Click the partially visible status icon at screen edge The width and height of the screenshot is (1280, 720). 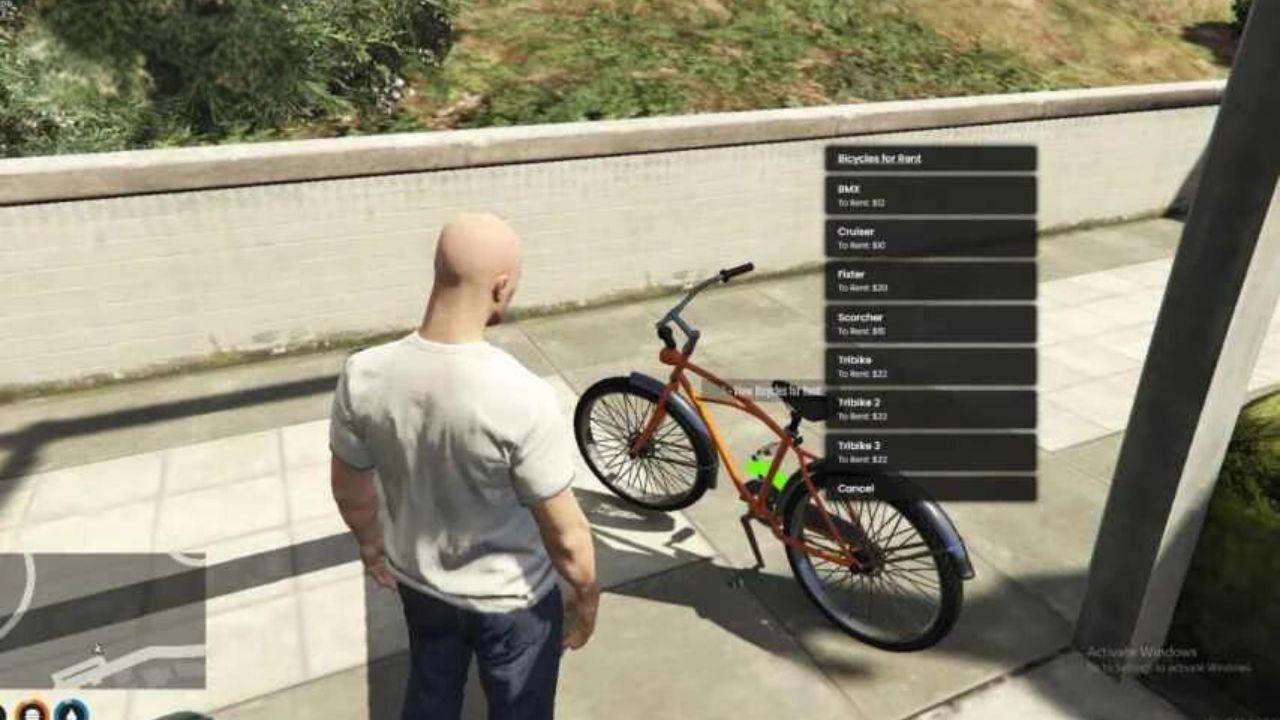click(3, 712)
